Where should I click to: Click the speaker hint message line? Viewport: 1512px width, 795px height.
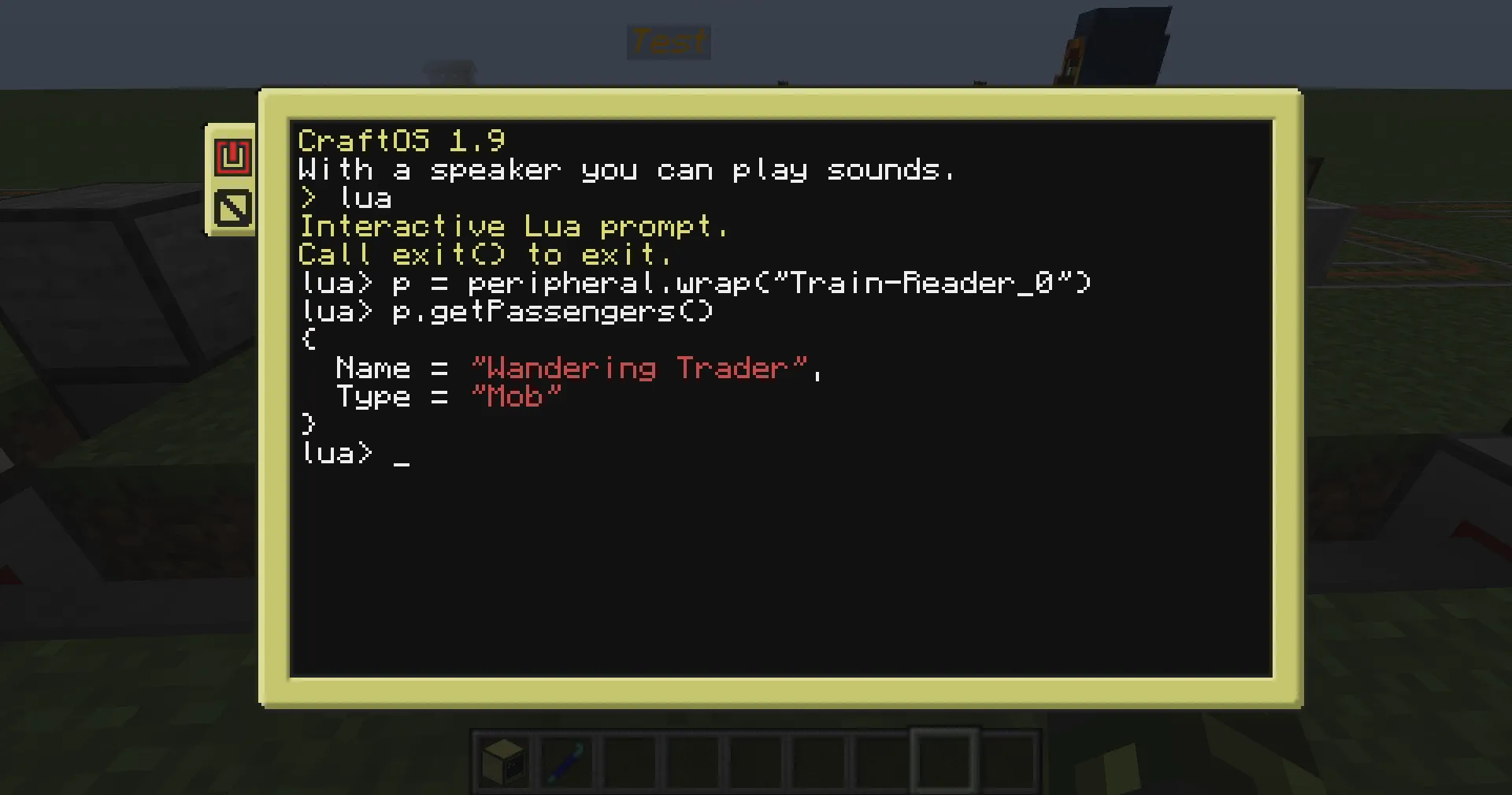click(626, 169)
